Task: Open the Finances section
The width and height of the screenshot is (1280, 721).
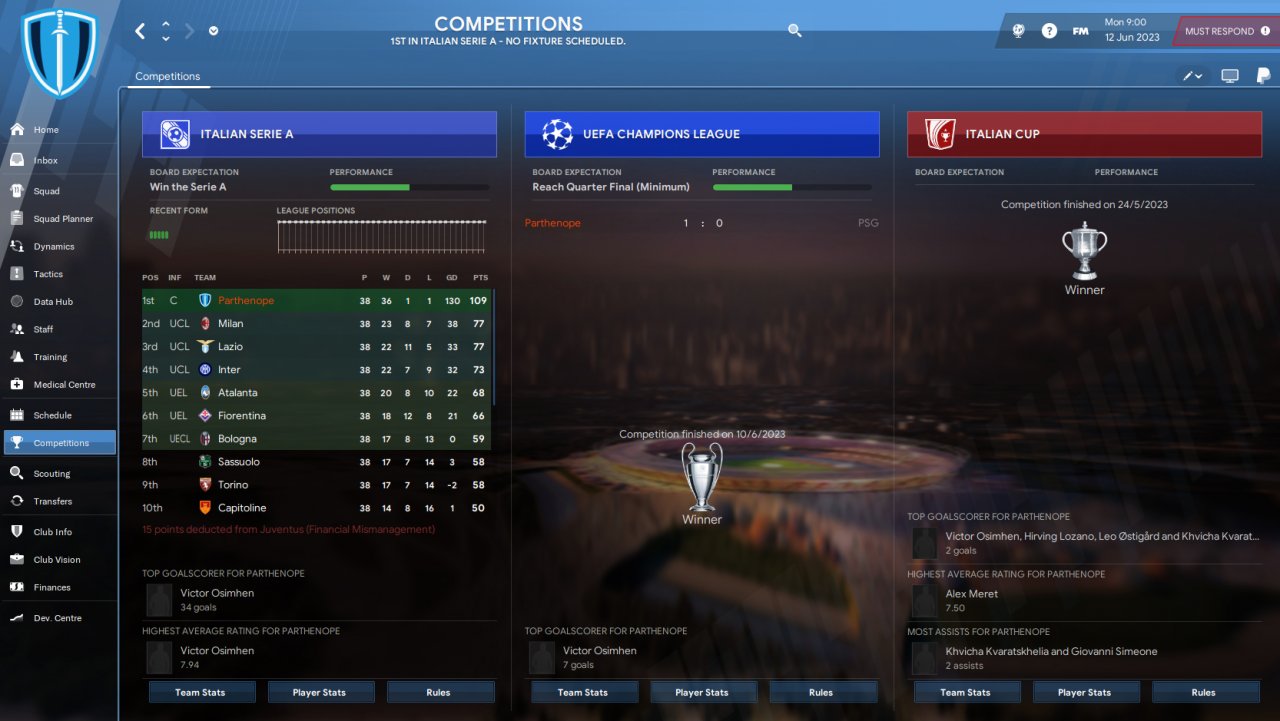Action: click(x=52, y=587)
